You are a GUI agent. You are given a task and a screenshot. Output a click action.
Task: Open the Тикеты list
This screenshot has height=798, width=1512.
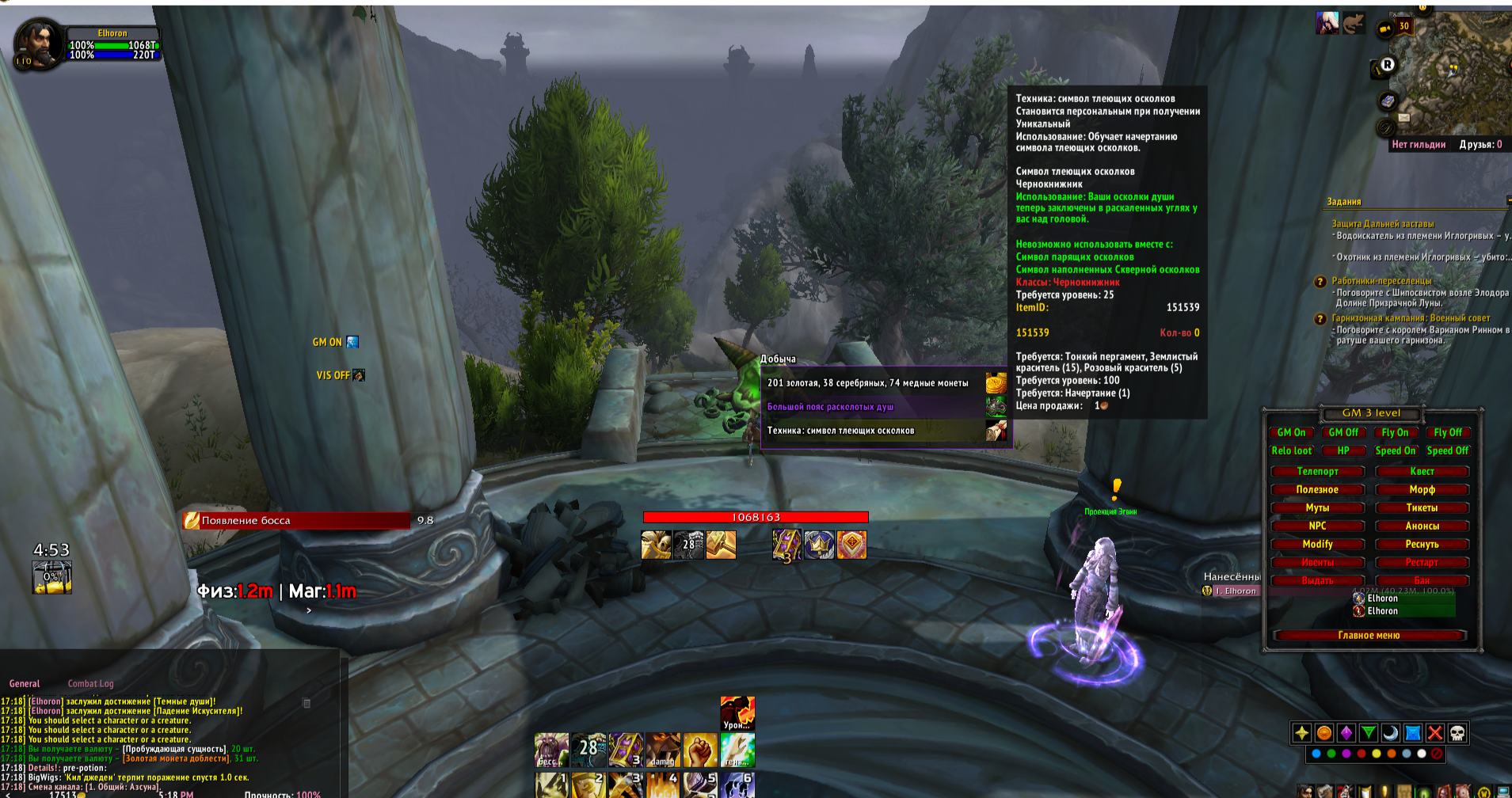[x=1422, y=507]
